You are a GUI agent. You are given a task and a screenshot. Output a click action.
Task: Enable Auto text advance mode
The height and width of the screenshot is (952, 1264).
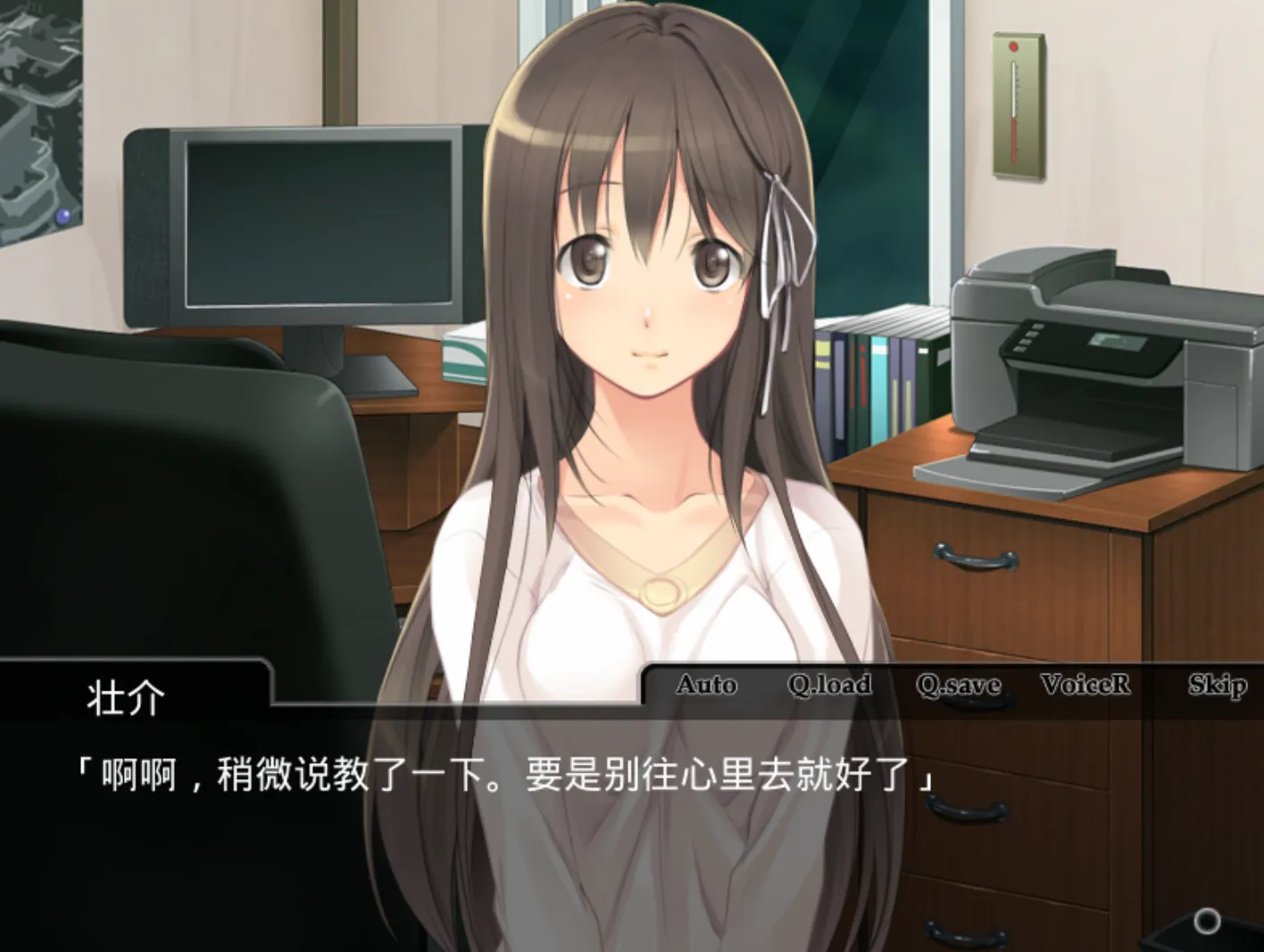[706, 684]
